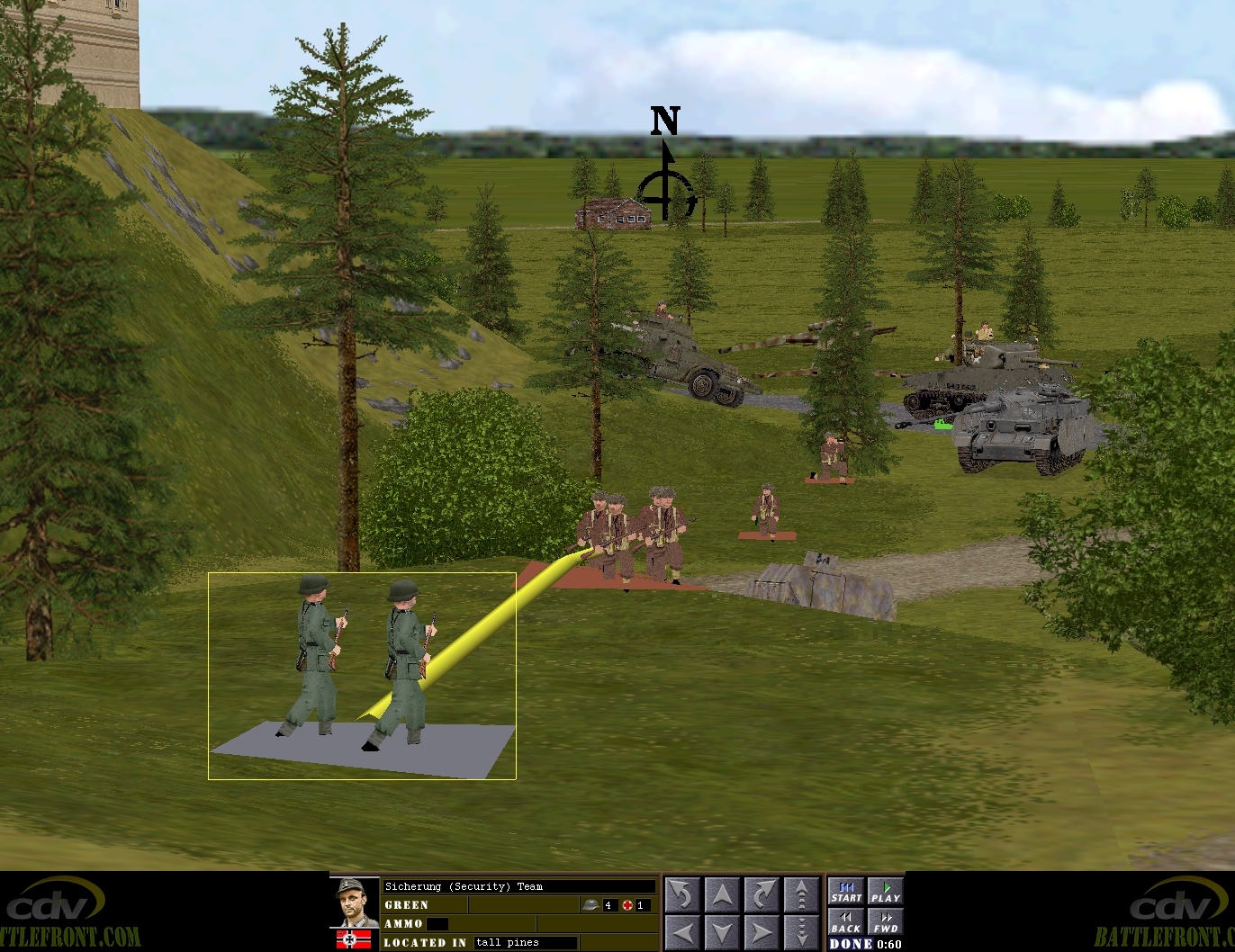Raise the camera with the dashed up arrow
Image resolution: width=1235 pixels, height=952 pixels.
(801, 895)
